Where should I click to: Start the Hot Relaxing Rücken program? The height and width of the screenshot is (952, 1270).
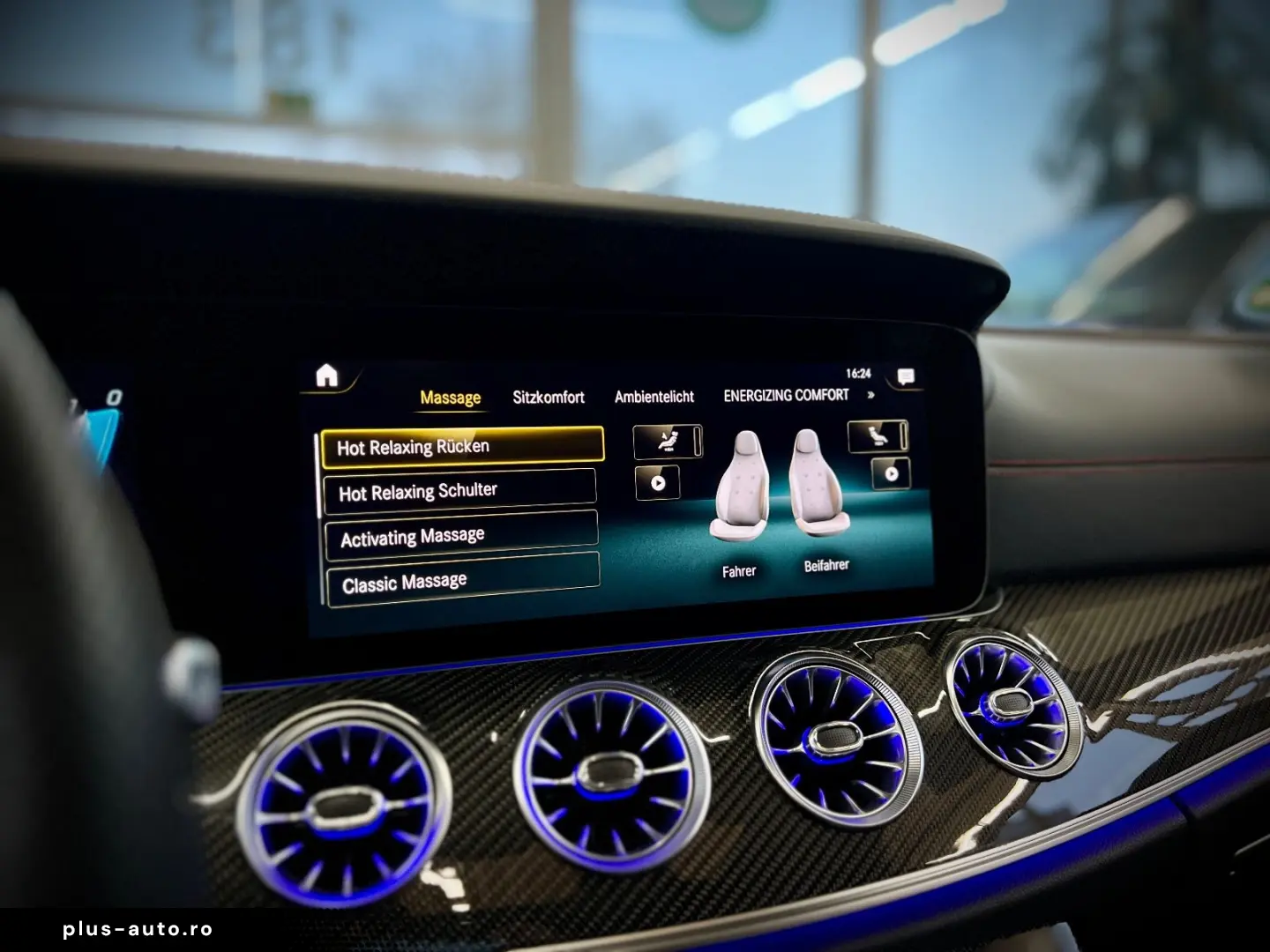click(462, 446)
